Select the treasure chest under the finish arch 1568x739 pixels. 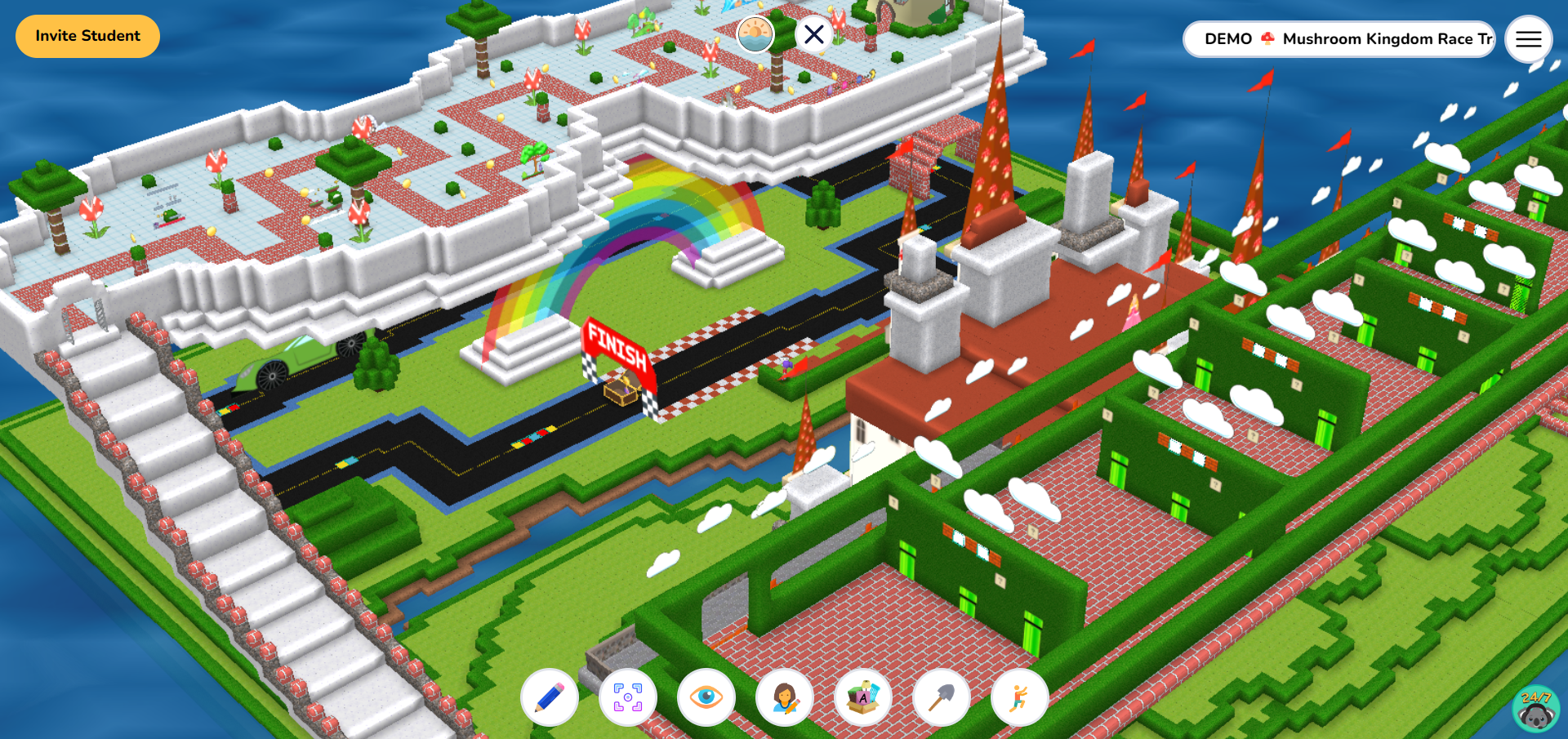coord(622,392)
